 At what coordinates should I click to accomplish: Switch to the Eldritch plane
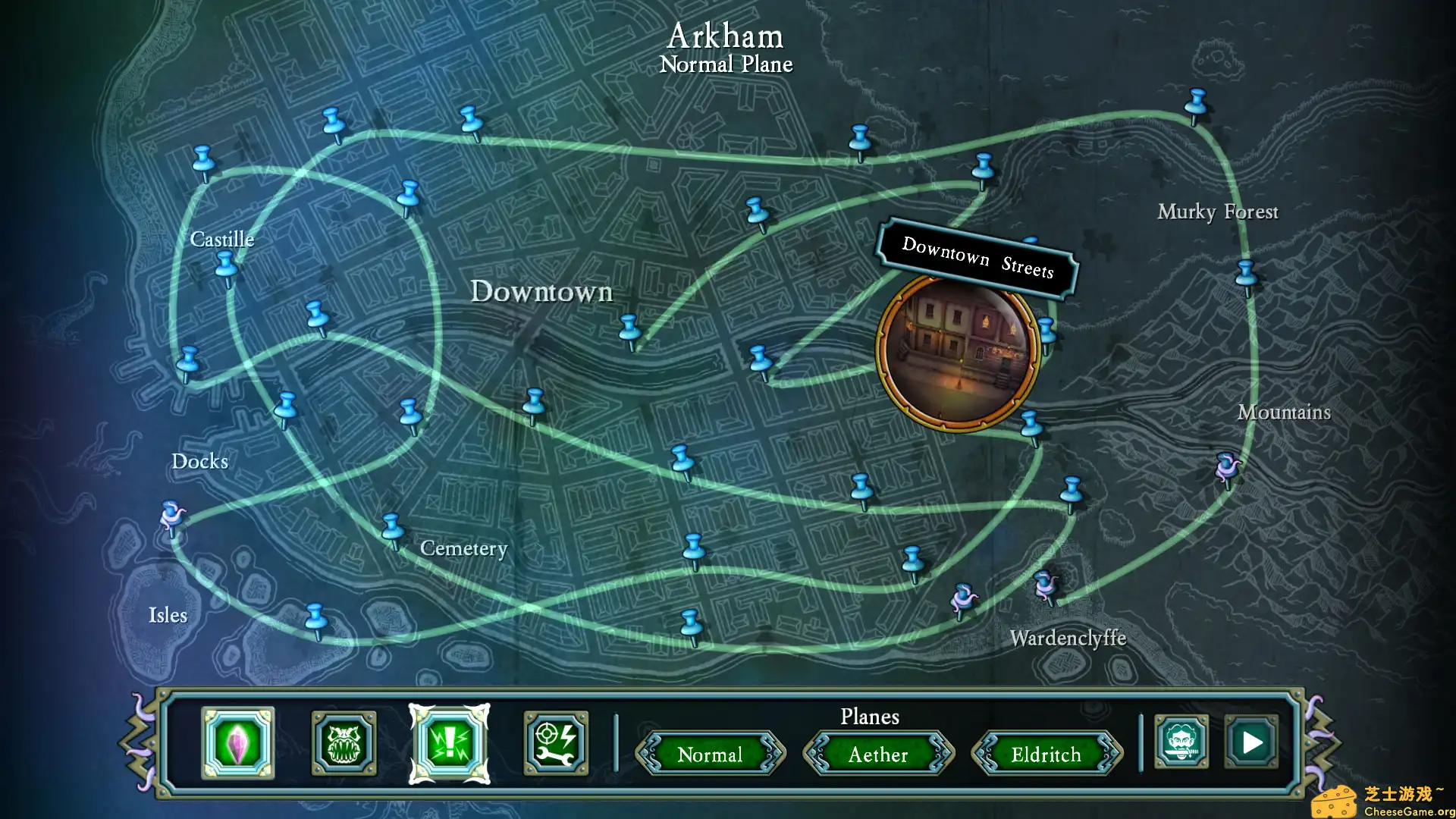click(1046, 755)
